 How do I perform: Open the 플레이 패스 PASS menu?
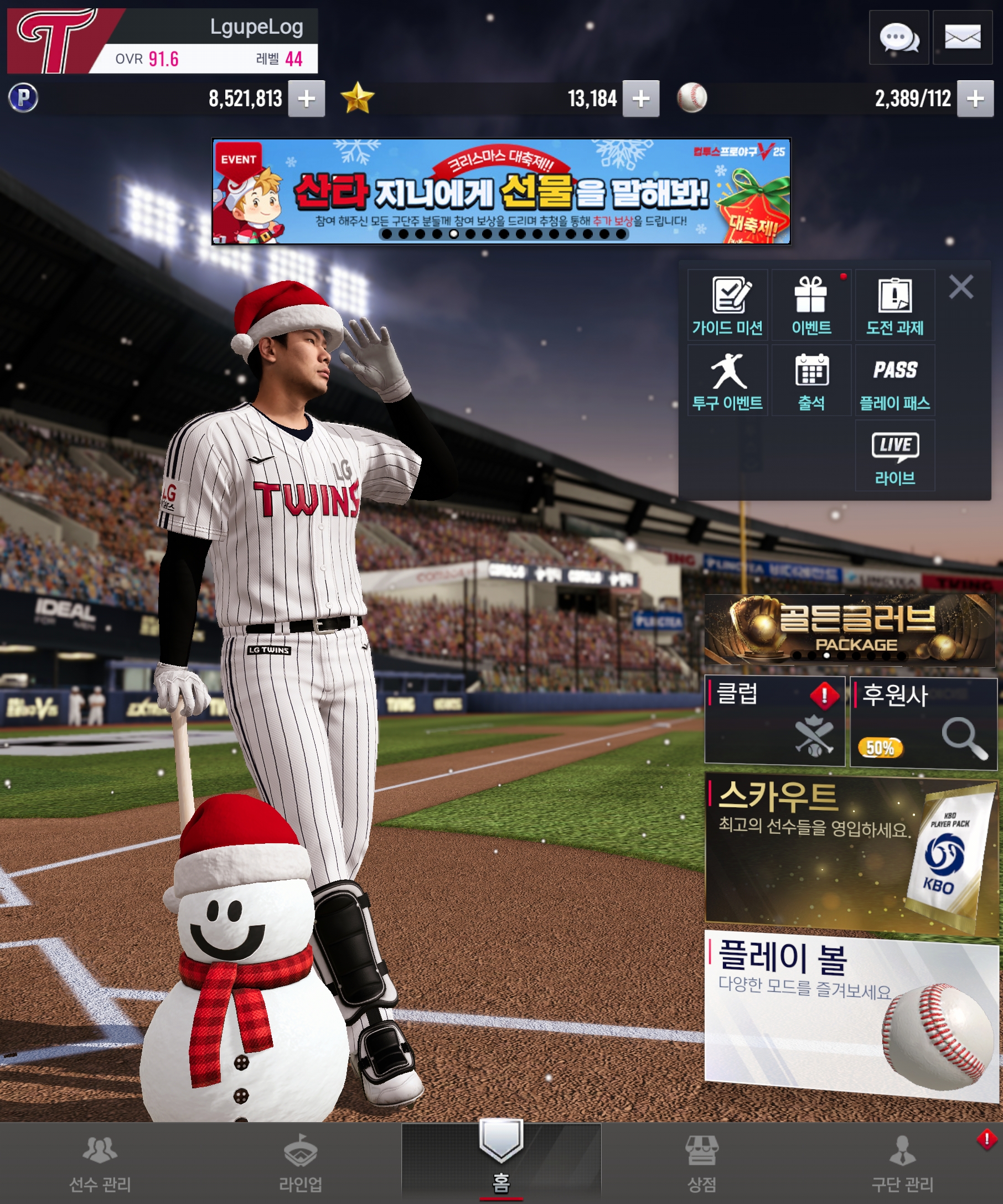point(895,381)
